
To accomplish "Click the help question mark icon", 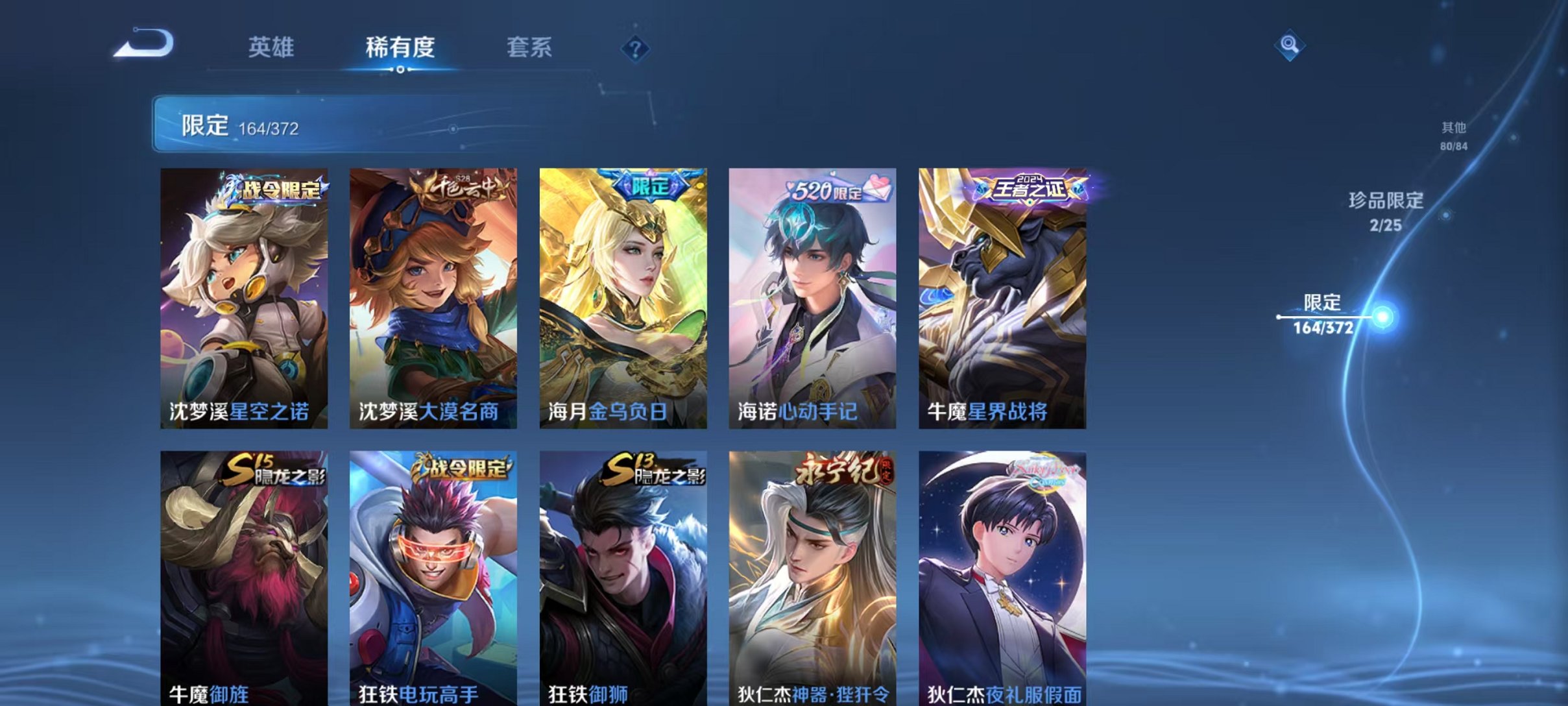I will 636,48.
